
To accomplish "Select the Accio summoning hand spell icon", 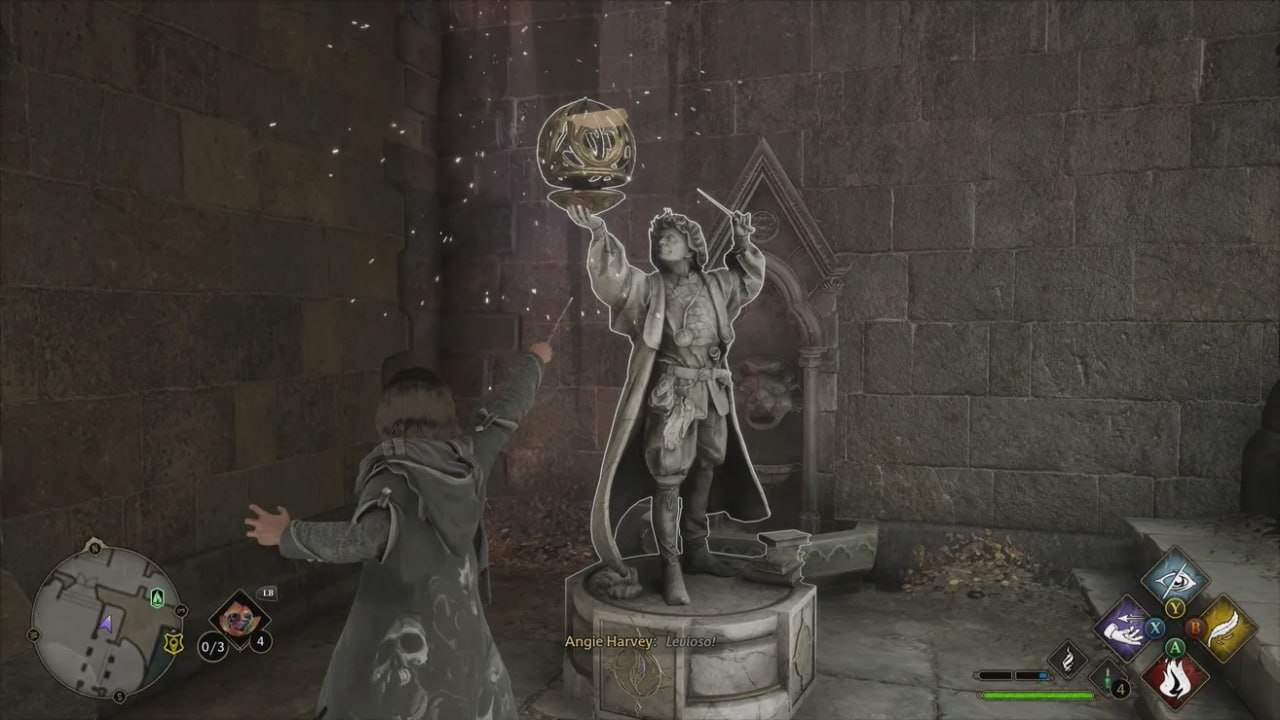I will (x=1122, y=628).
